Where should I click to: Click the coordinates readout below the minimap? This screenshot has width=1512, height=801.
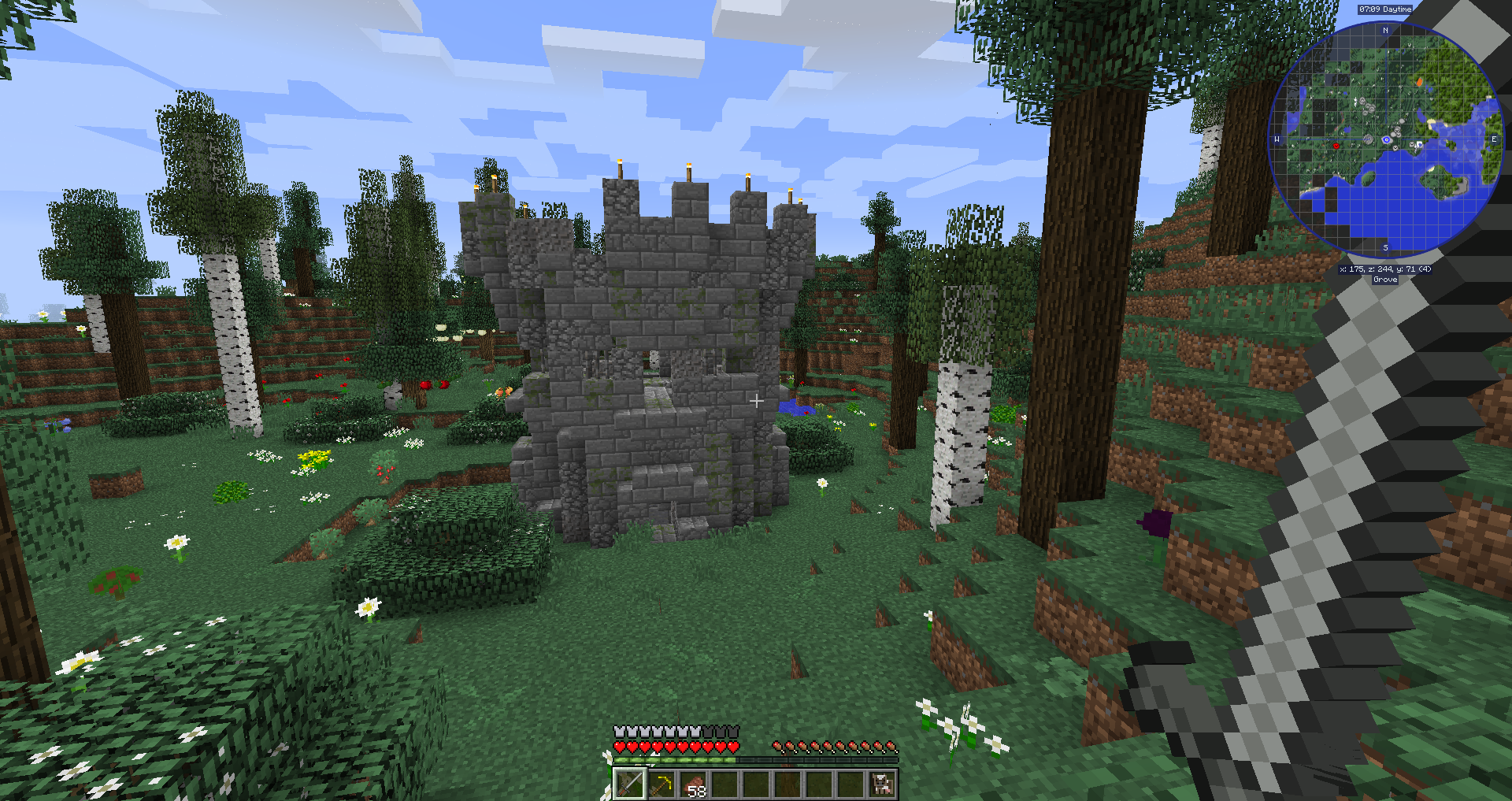coord(1385,269)
